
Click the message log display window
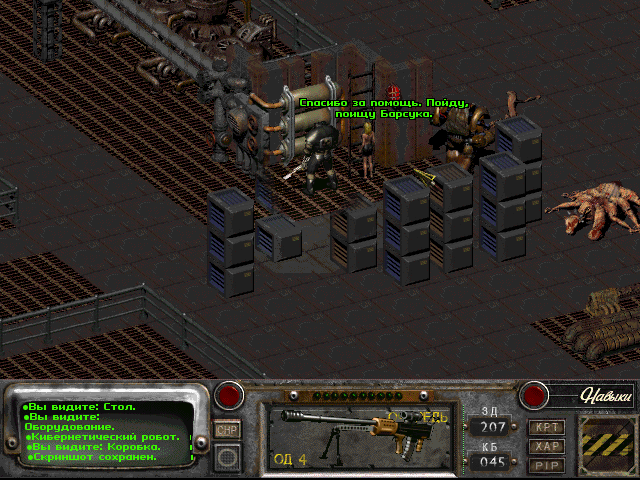[x=105, y=433]
